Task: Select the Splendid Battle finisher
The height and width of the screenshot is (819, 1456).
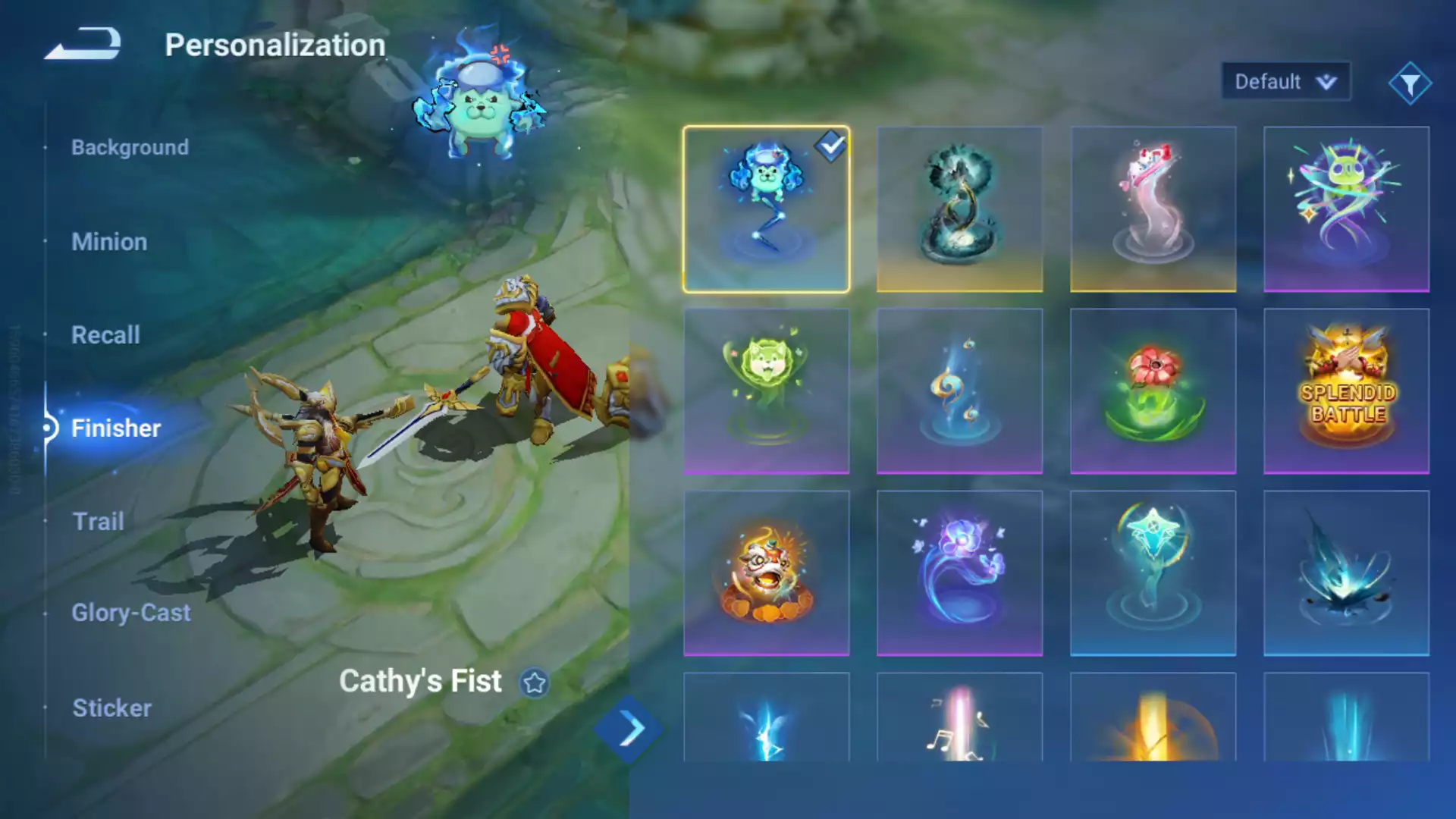Action: [1346, 391]
